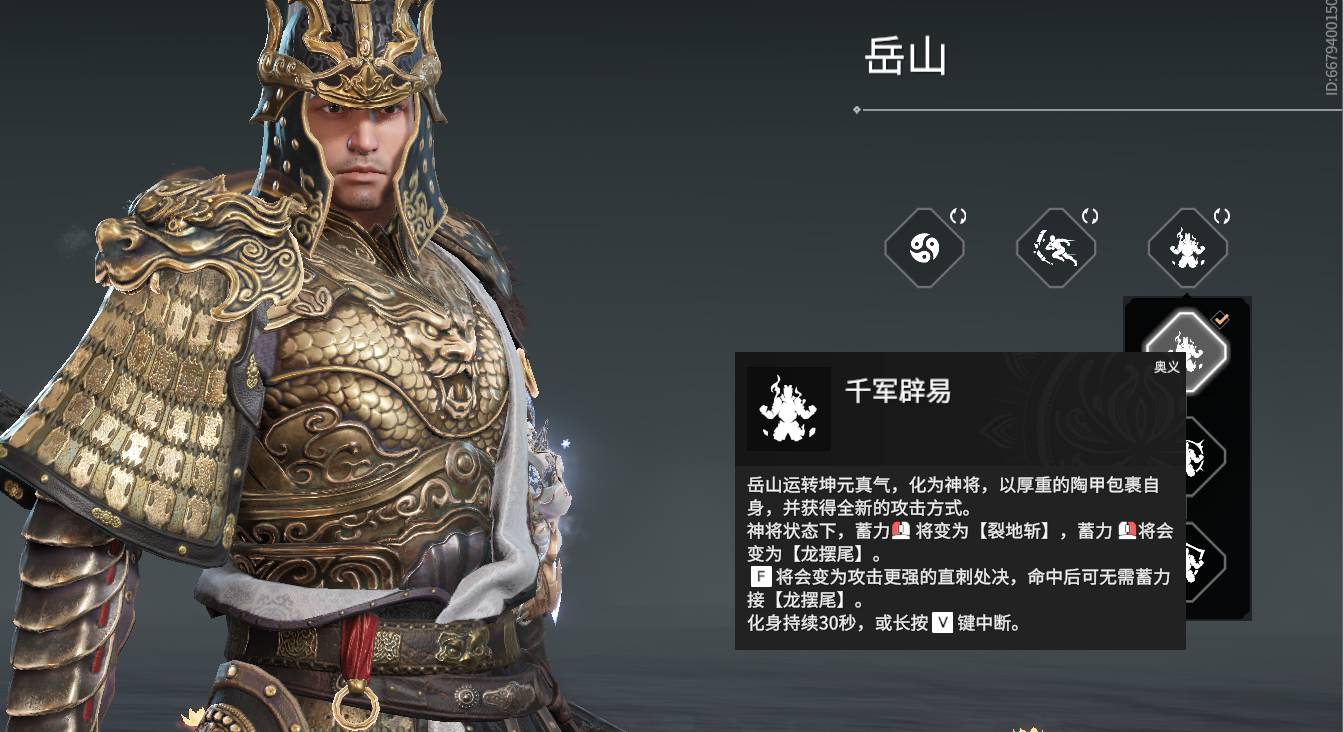Open the glowing ultimate skill icon

pyautogui.click(x=1187, y=247)
